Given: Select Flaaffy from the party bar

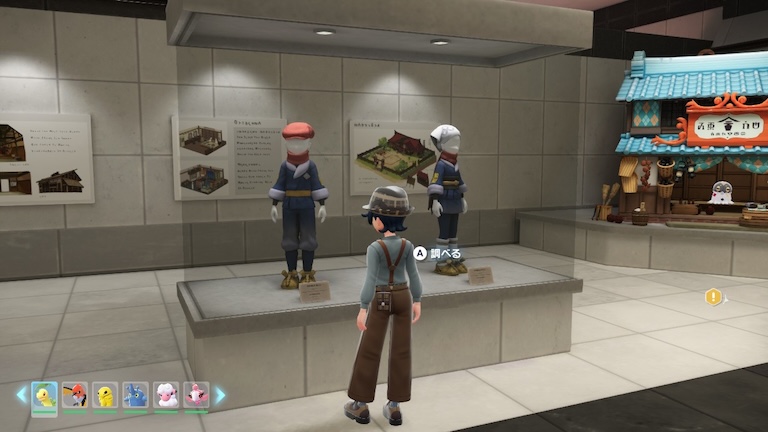Looking at the screenshot, I should 166,395.
